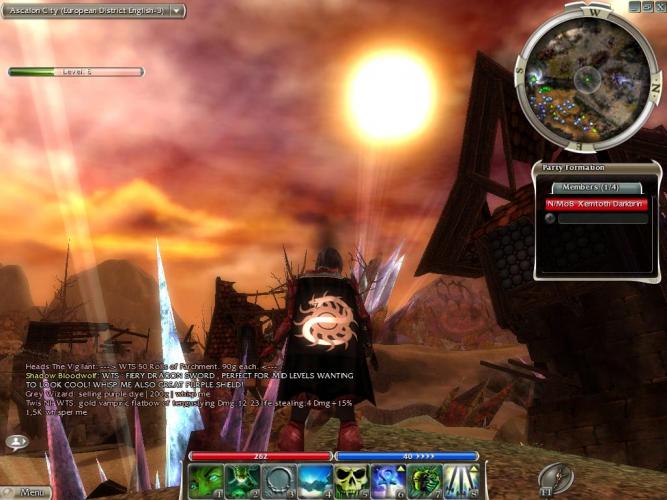This screenshot has height=500, width=667.
Task: Cast the blue sky skill in slot 4
Action: (x=314, y=481)
